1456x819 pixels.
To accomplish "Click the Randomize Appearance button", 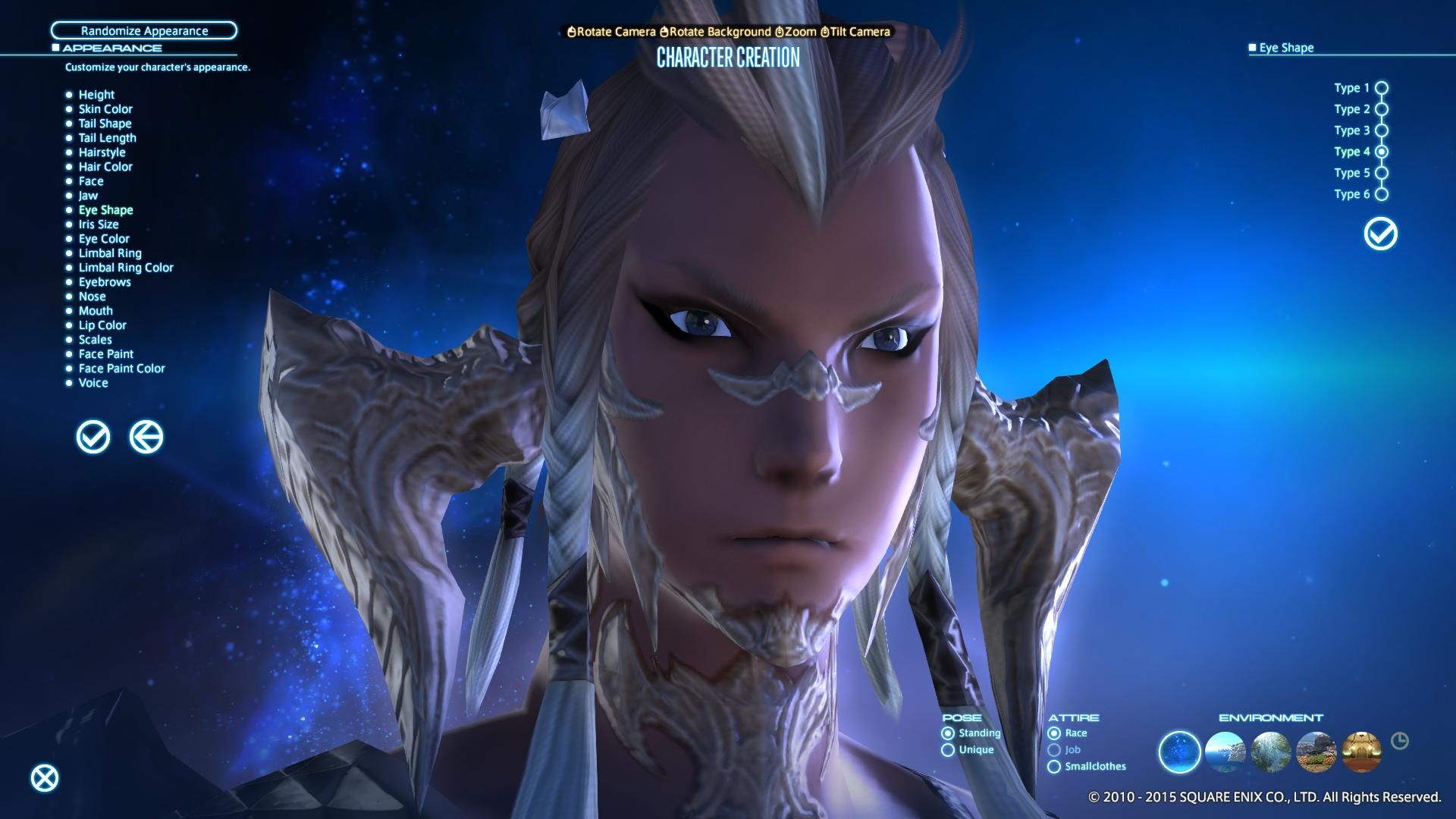I will [144, 31].
